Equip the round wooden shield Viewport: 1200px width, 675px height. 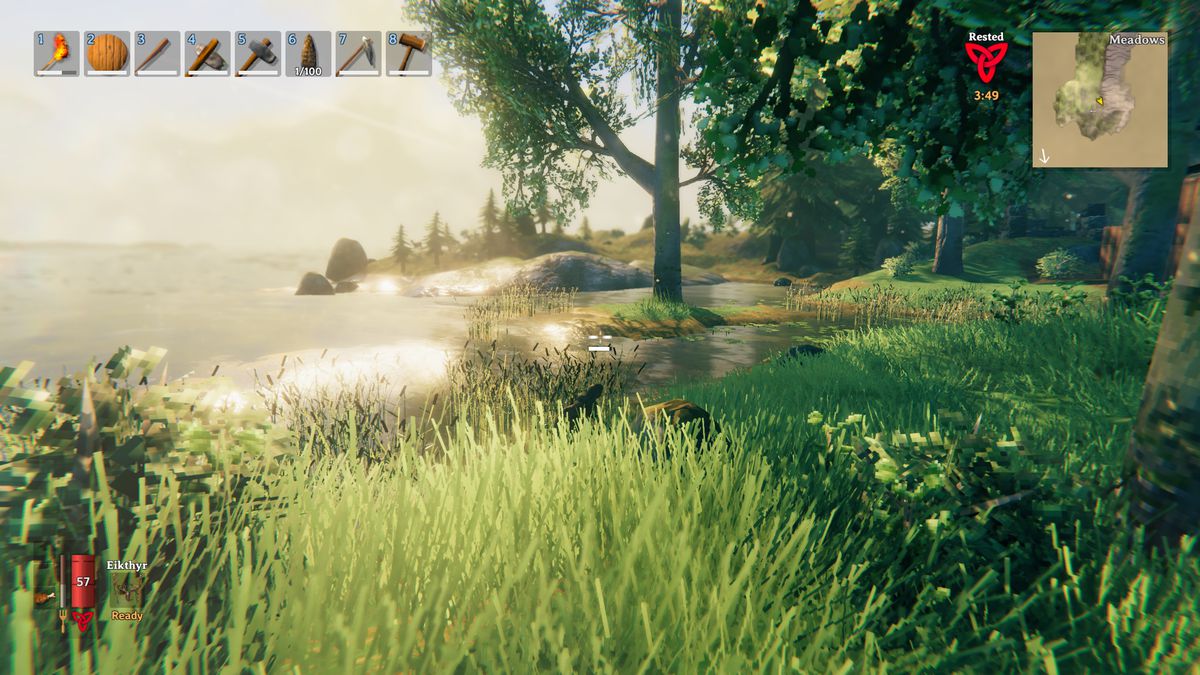(107, 54)
